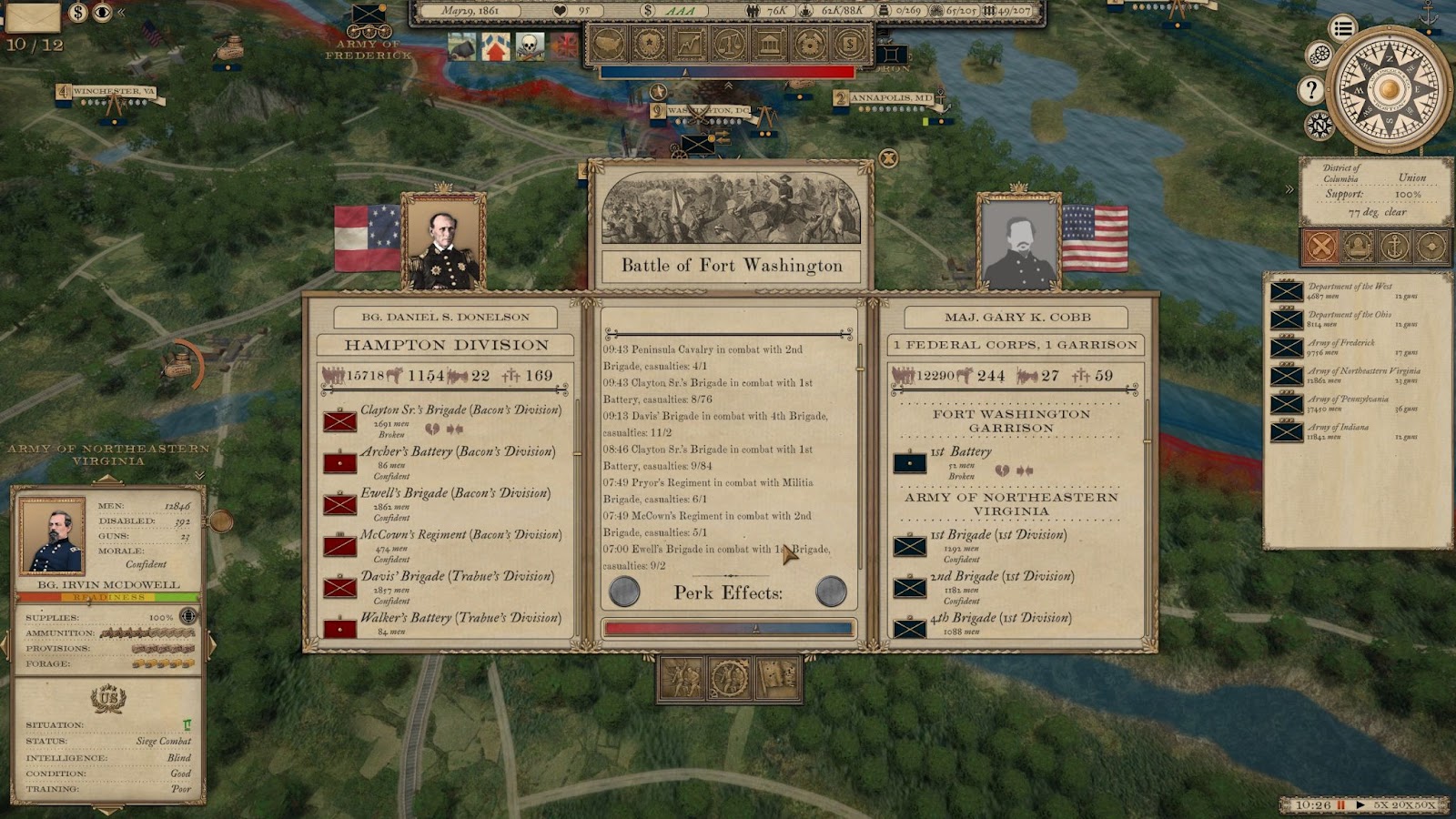Image resolution: width=1456 pixels, height=819 pixels.
Task: Select Clayton Sr.'s Brigade in Hampton Division
Action: pyautogui.click(x=460, y=410)
